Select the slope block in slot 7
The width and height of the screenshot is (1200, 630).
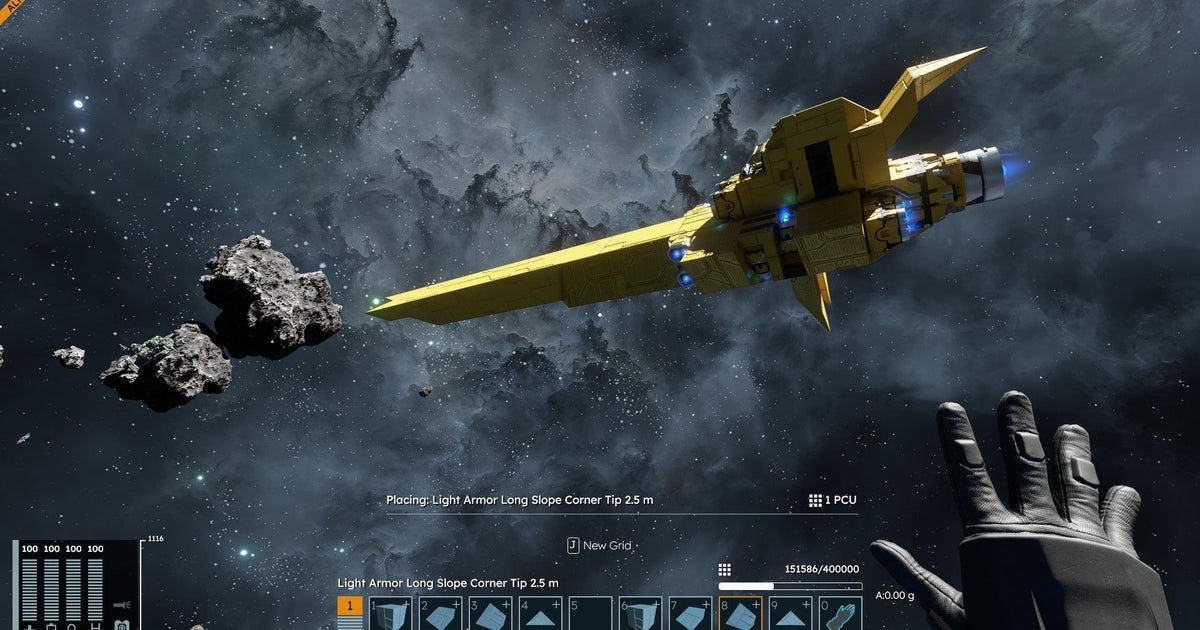click(690, 614)
